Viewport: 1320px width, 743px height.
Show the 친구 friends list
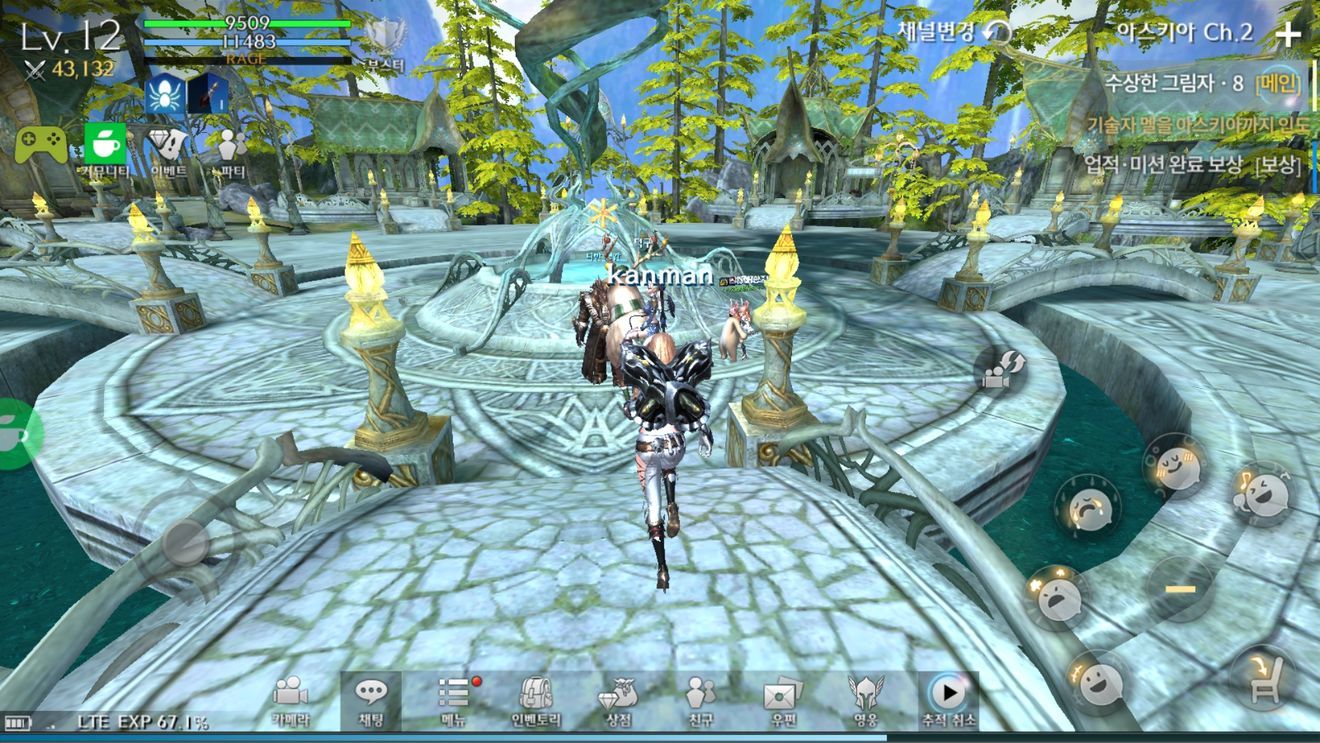[x=700, y=699]
